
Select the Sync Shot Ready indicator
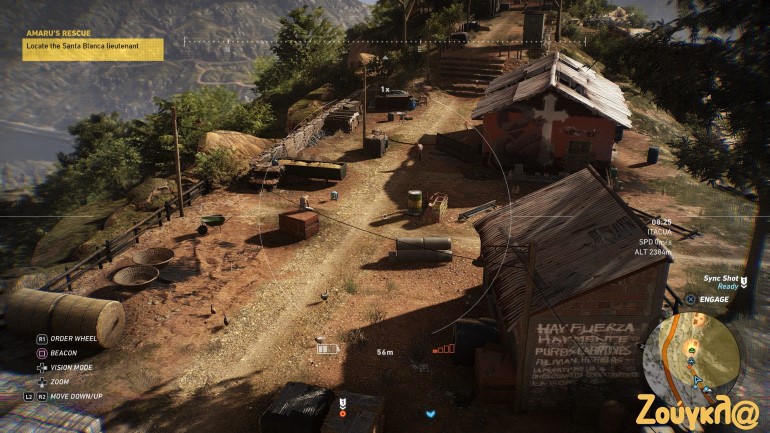point(718,281)
